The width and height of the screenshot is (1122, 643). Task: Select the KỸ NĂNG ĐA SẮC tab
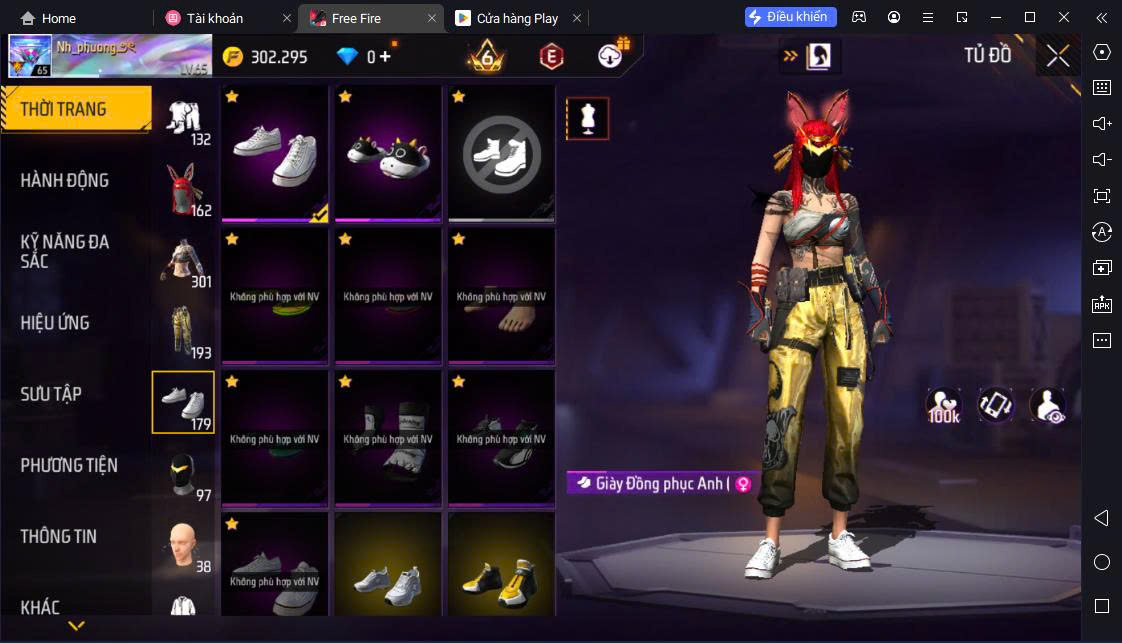pos(65,251)
